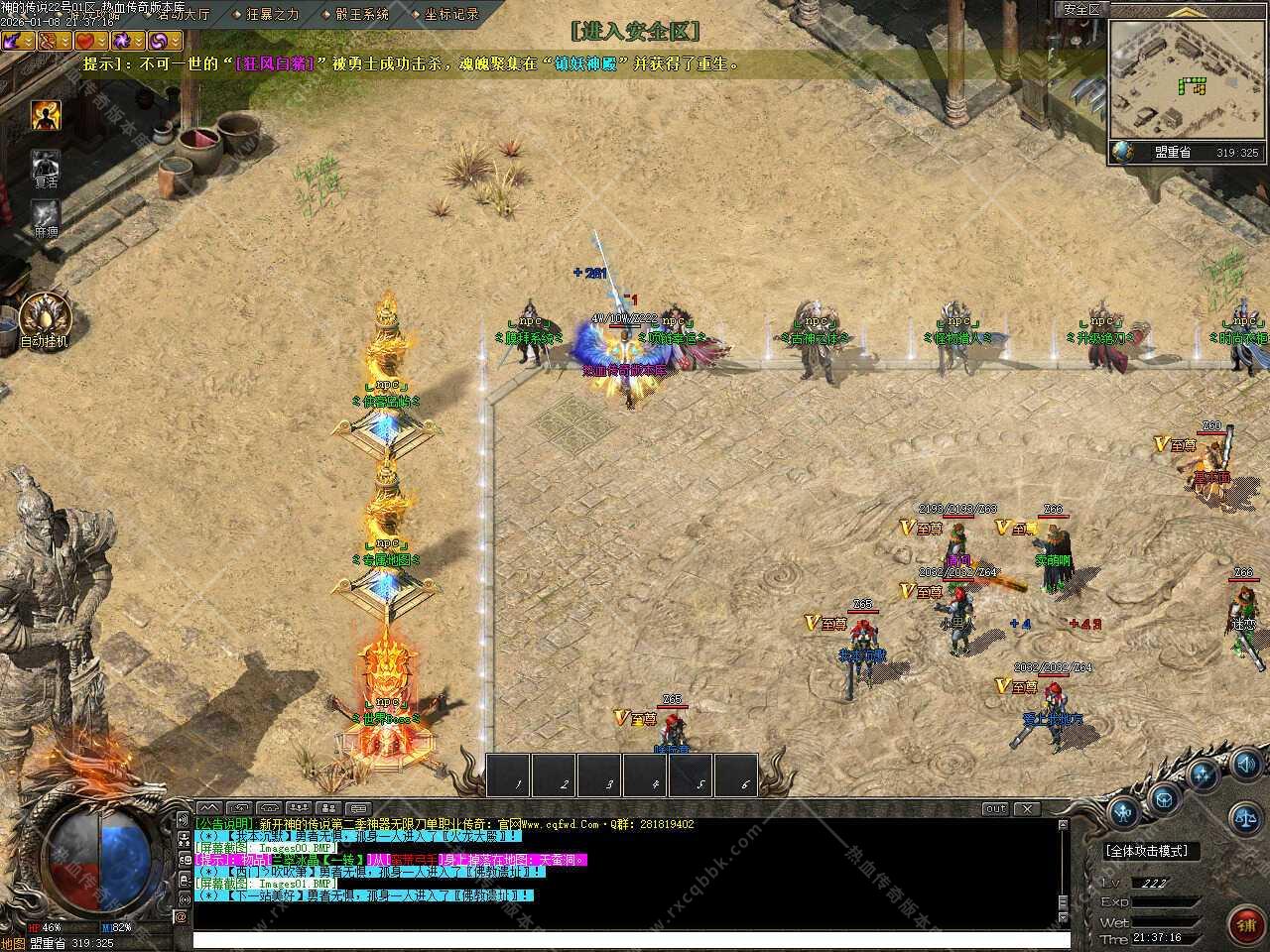Open the 骰王系统 menu entry

tap(361, 15)
